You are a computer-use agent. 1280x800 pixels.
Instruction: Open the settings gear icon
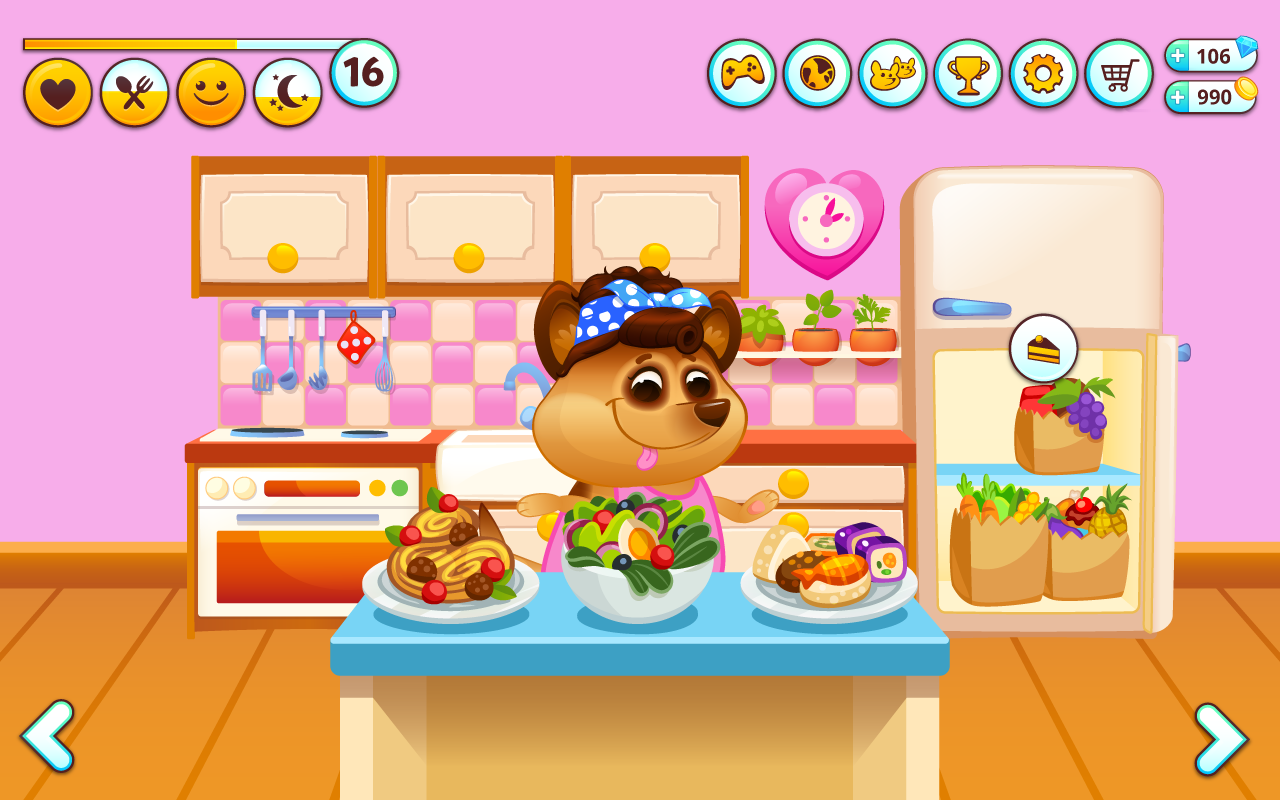pyautogui.click(x=1044, y=73)
